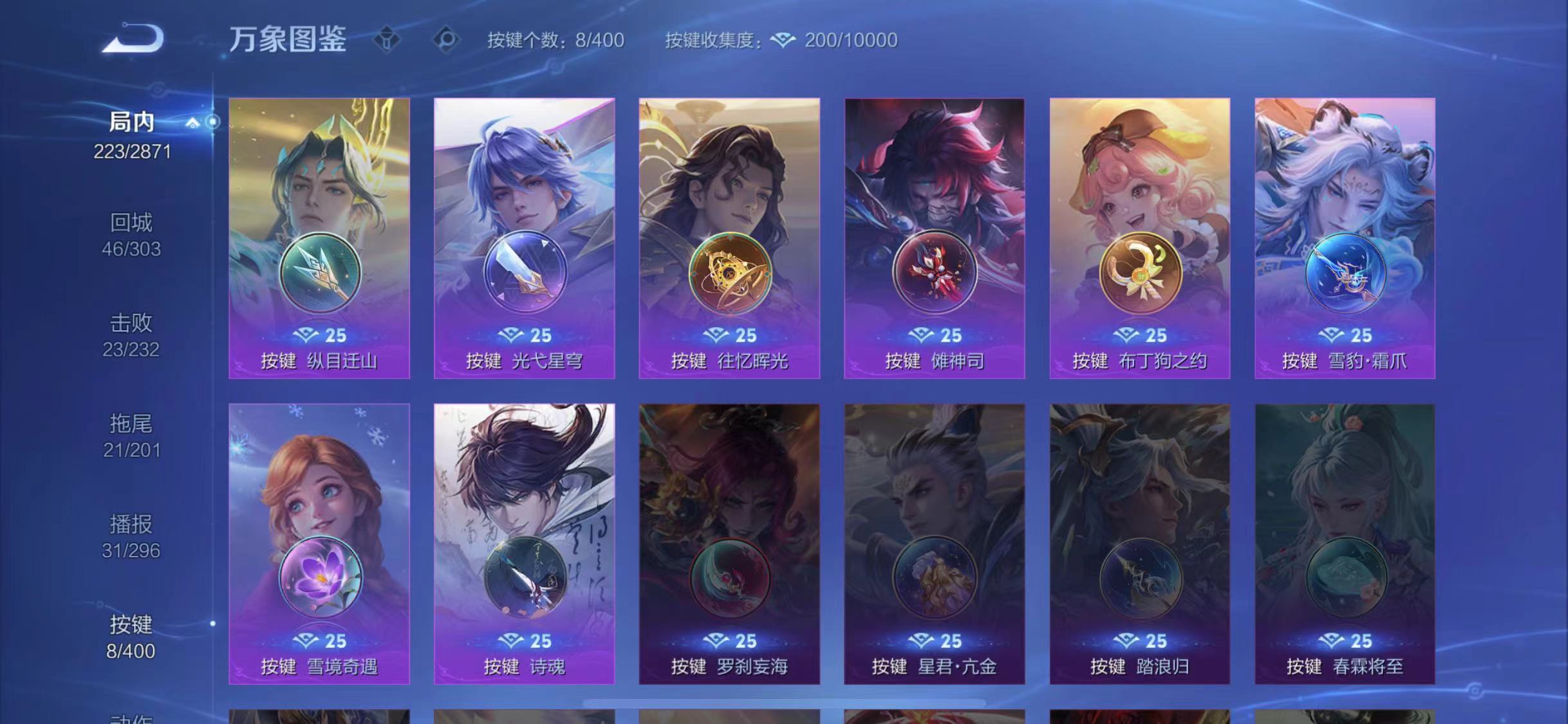
Task: Select the purple lotus icon on 雪境奇遇
Action: [320, 578]
